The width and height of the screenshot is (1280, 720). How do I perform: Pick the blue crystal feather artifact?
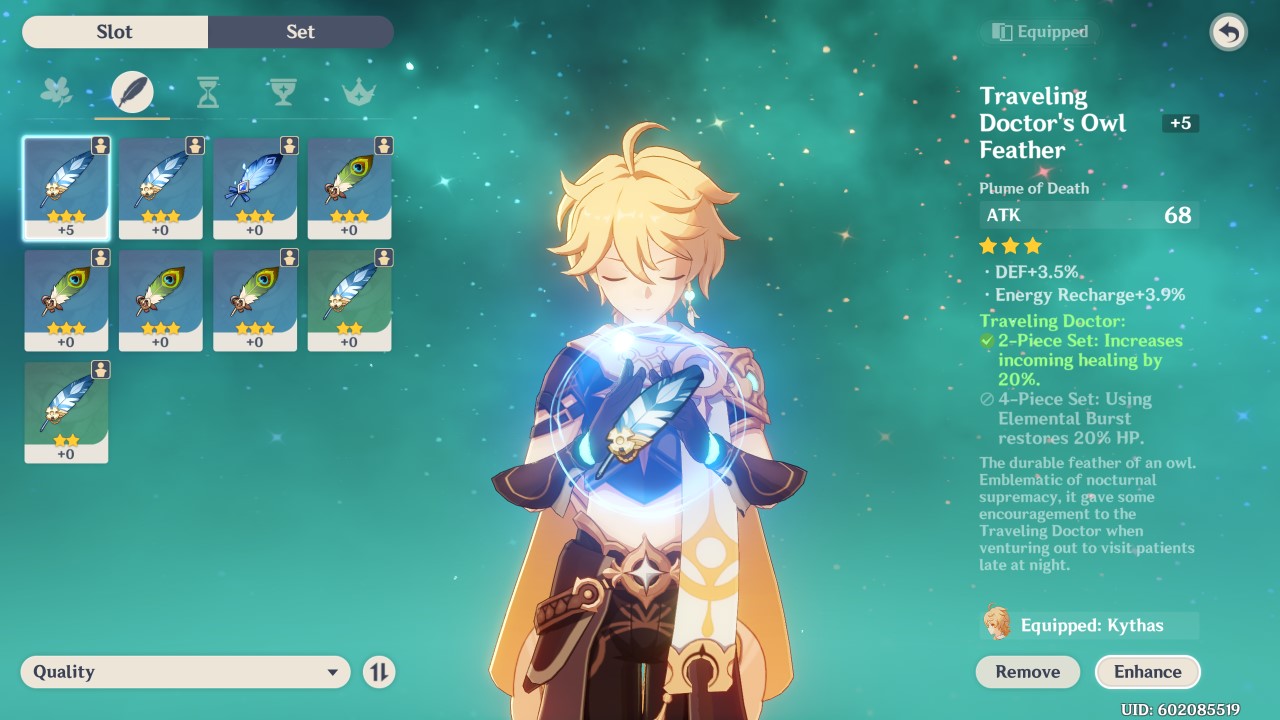255,188
